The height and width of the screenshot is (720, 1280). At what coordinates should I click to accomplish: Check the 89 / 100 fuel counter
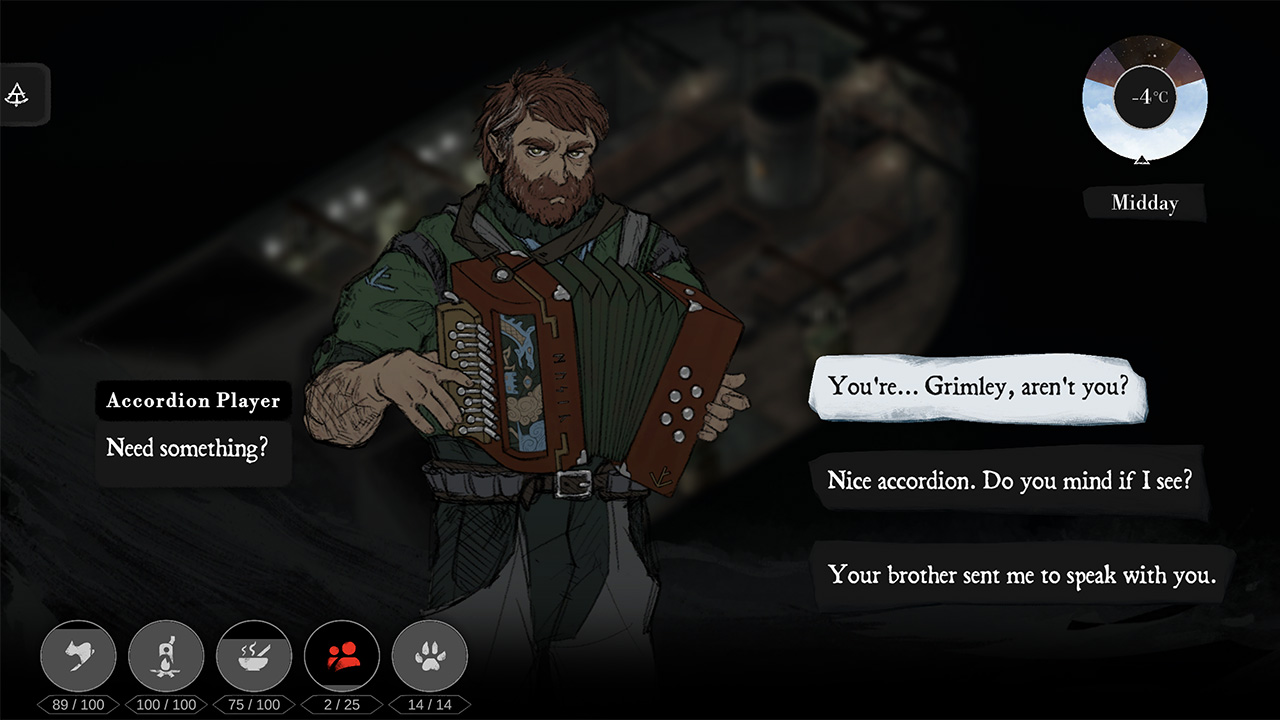click(x=77, y=704)
